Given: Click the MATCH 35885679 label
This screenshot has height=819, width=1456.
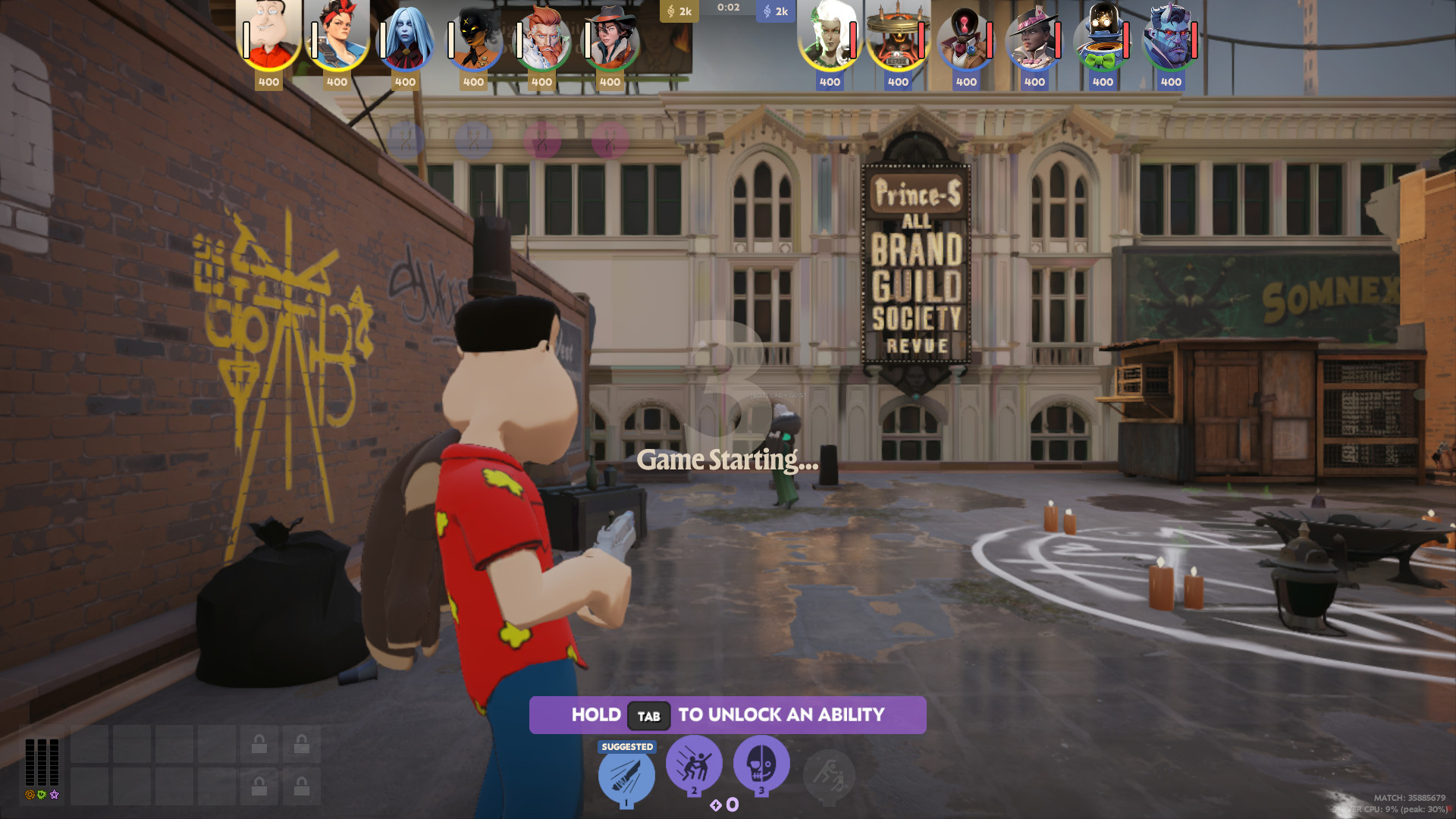Looking at the screenshot, I should [1412, 798].
